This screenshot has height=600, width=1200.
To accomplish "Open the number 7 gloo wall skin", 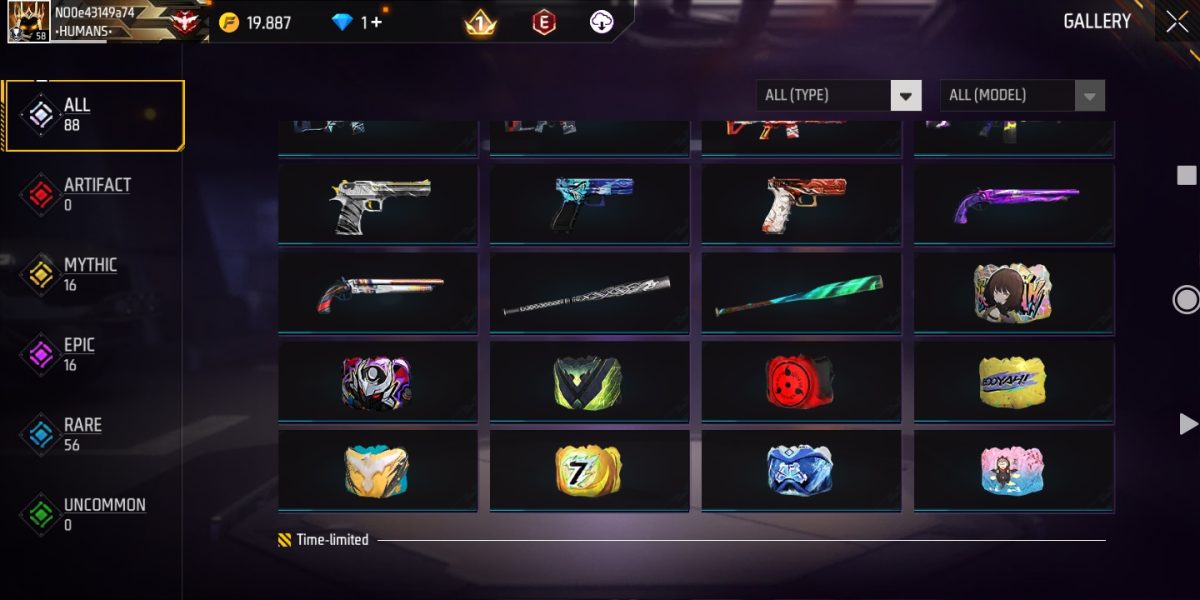I will tap(589, 470).
